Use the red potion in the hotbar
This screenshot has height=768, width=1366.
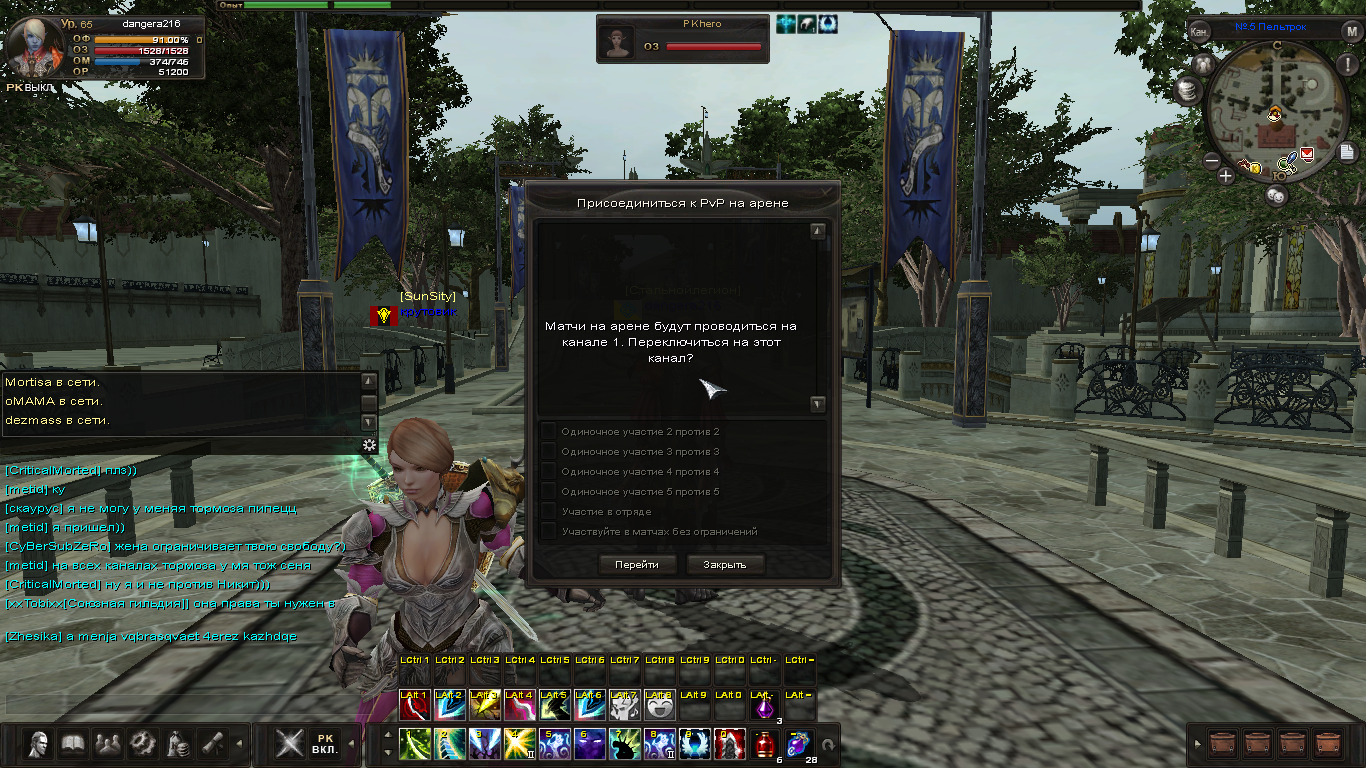766,744
